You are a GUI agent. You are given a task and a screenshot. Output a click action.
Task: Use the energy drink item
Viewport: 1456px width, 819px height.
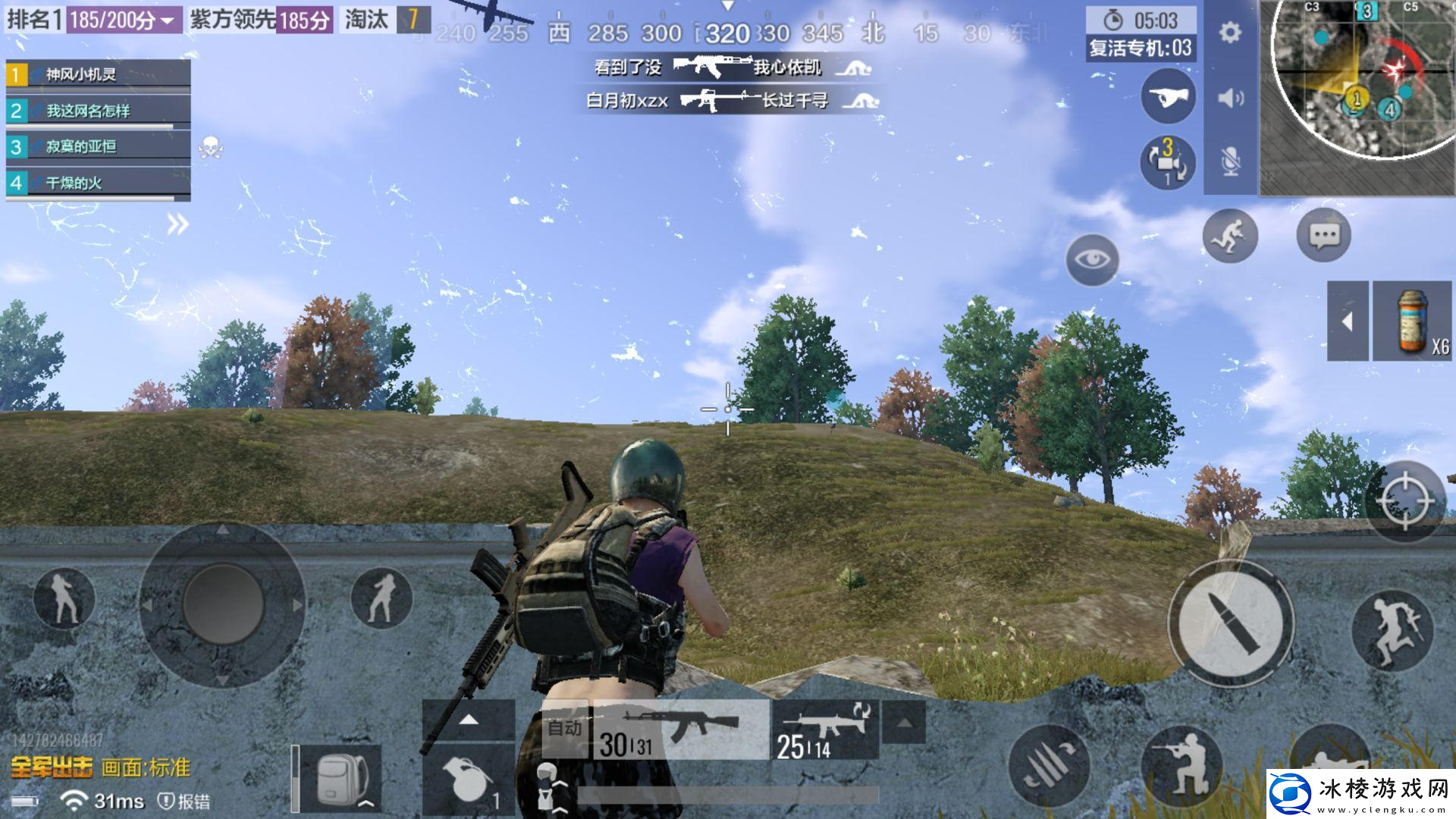tap(1412, 322)
